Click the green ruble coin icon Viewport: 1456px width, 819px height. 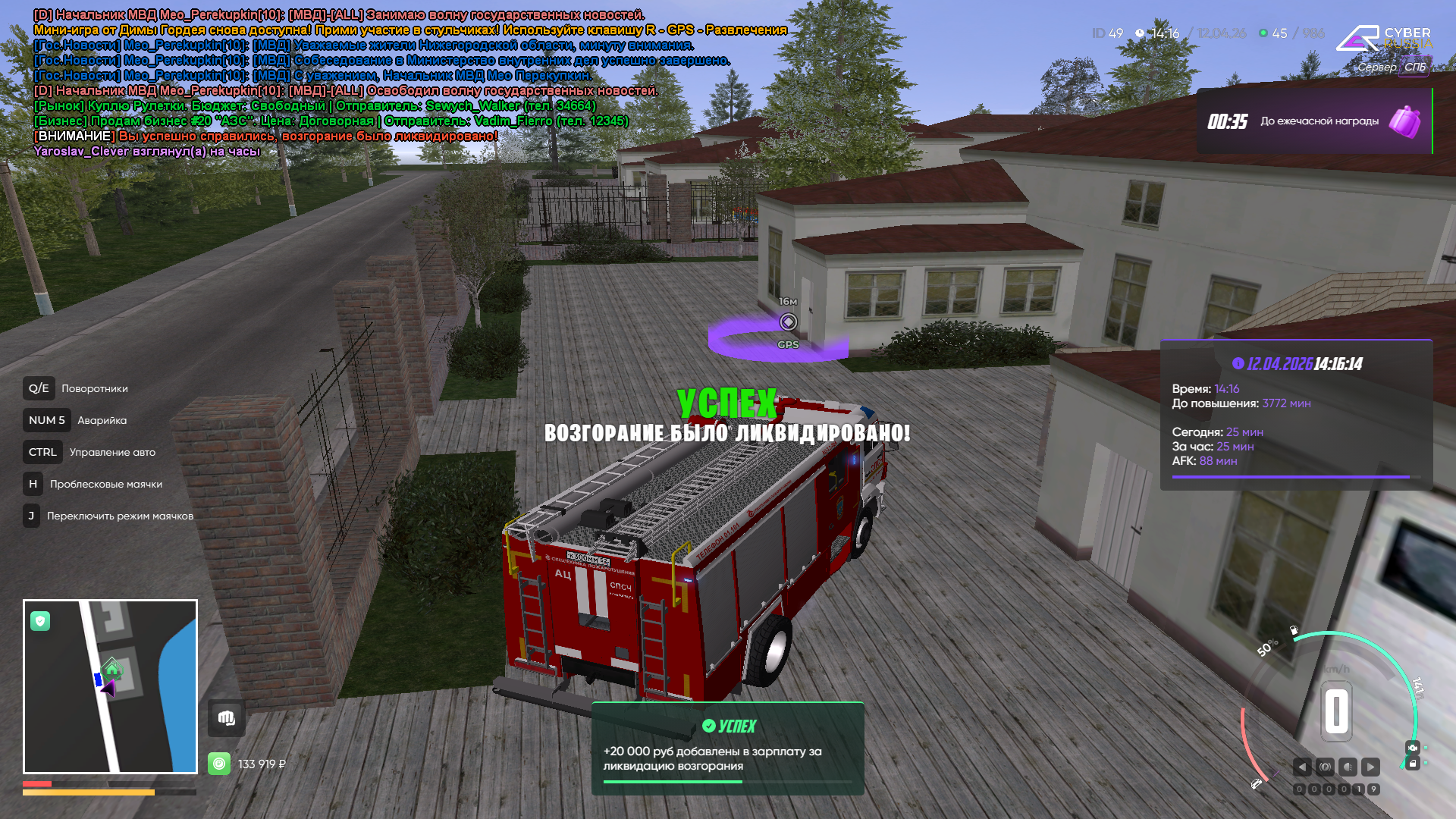(219, 764)
